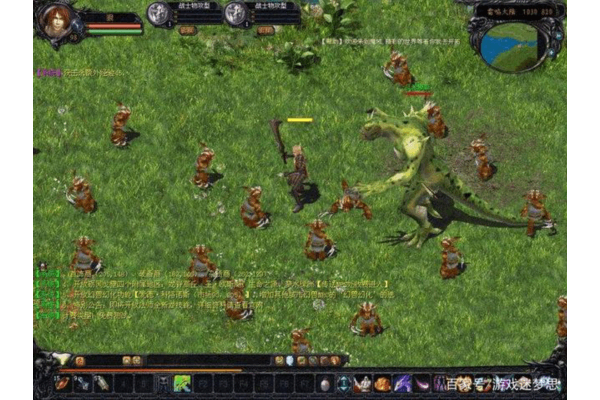Viewport: 600px width, 400px height.
Task: Click the player character portrait
Action: pyautogui.click(x=57, y=21)
